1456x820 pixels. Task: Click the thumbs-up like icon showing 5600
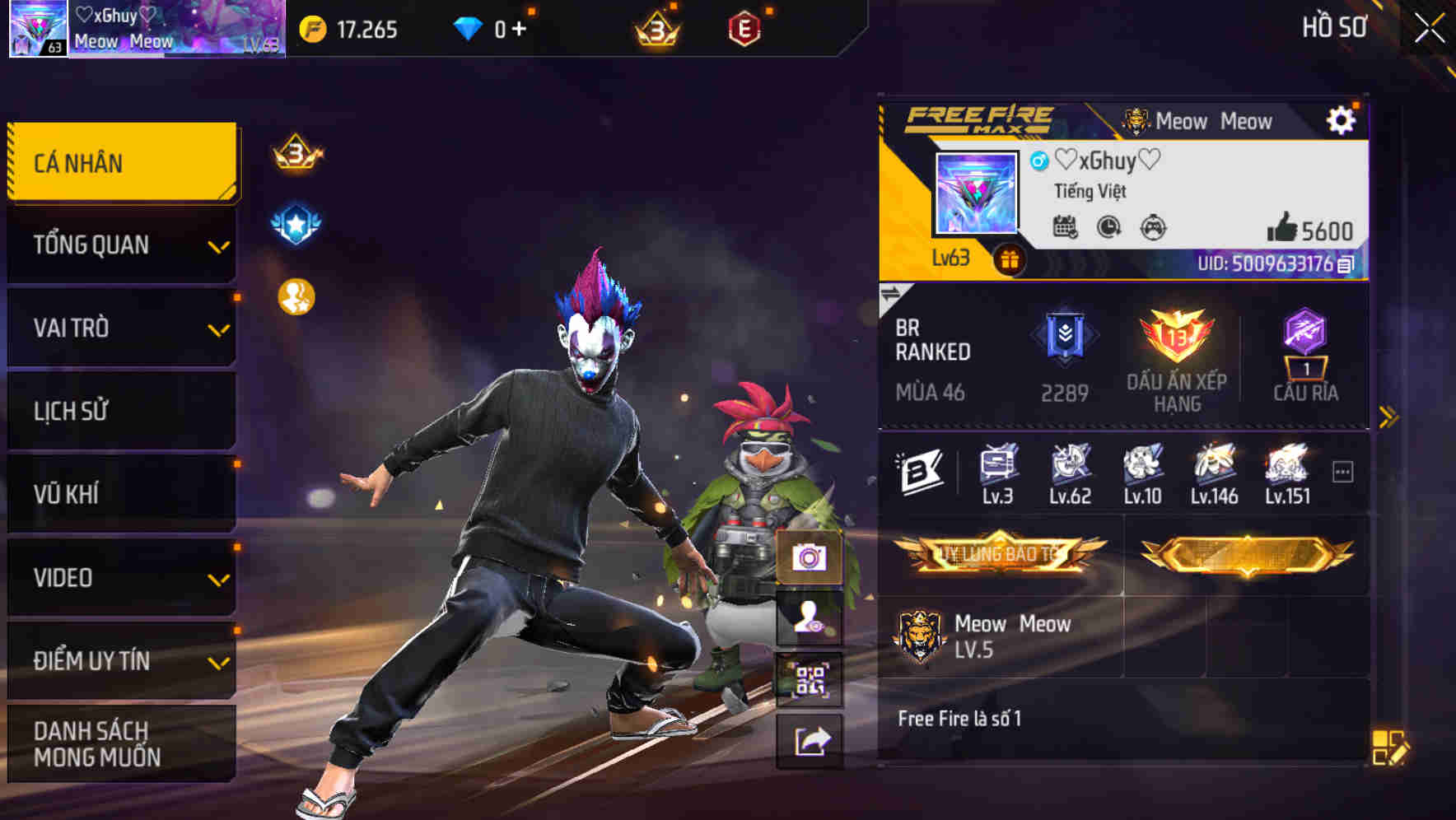[x=1285, y=231]
